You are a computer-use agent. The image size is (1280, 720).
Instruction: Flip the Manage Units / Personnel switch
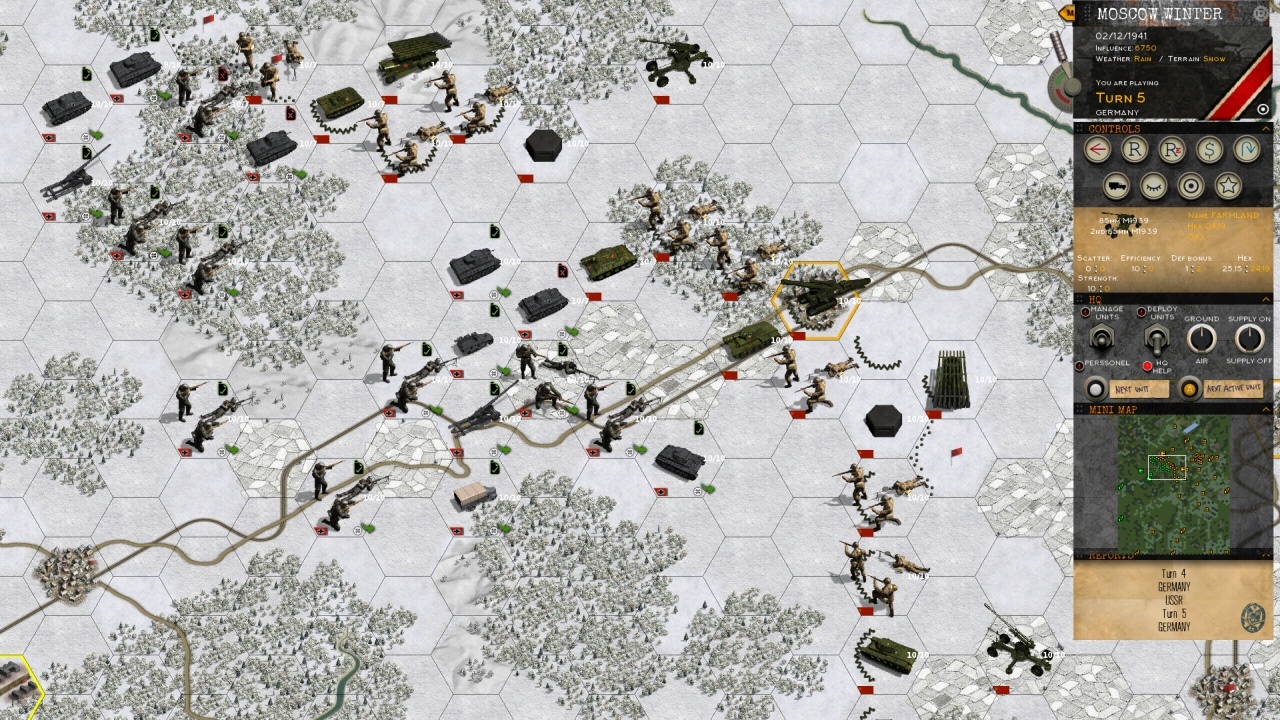coord(1100,339)
